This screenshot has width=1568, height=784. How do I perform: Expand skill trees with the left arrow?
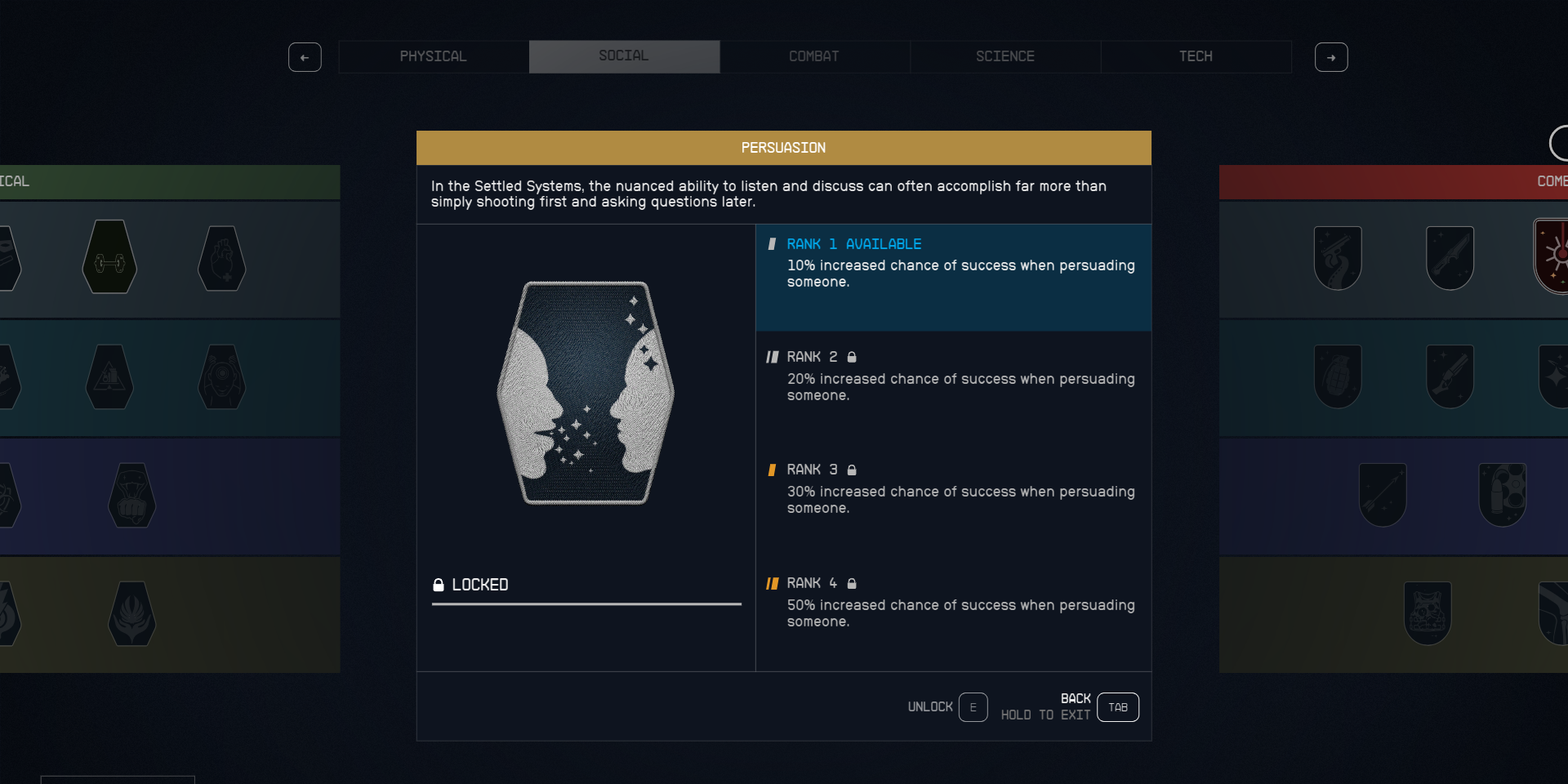305,57
